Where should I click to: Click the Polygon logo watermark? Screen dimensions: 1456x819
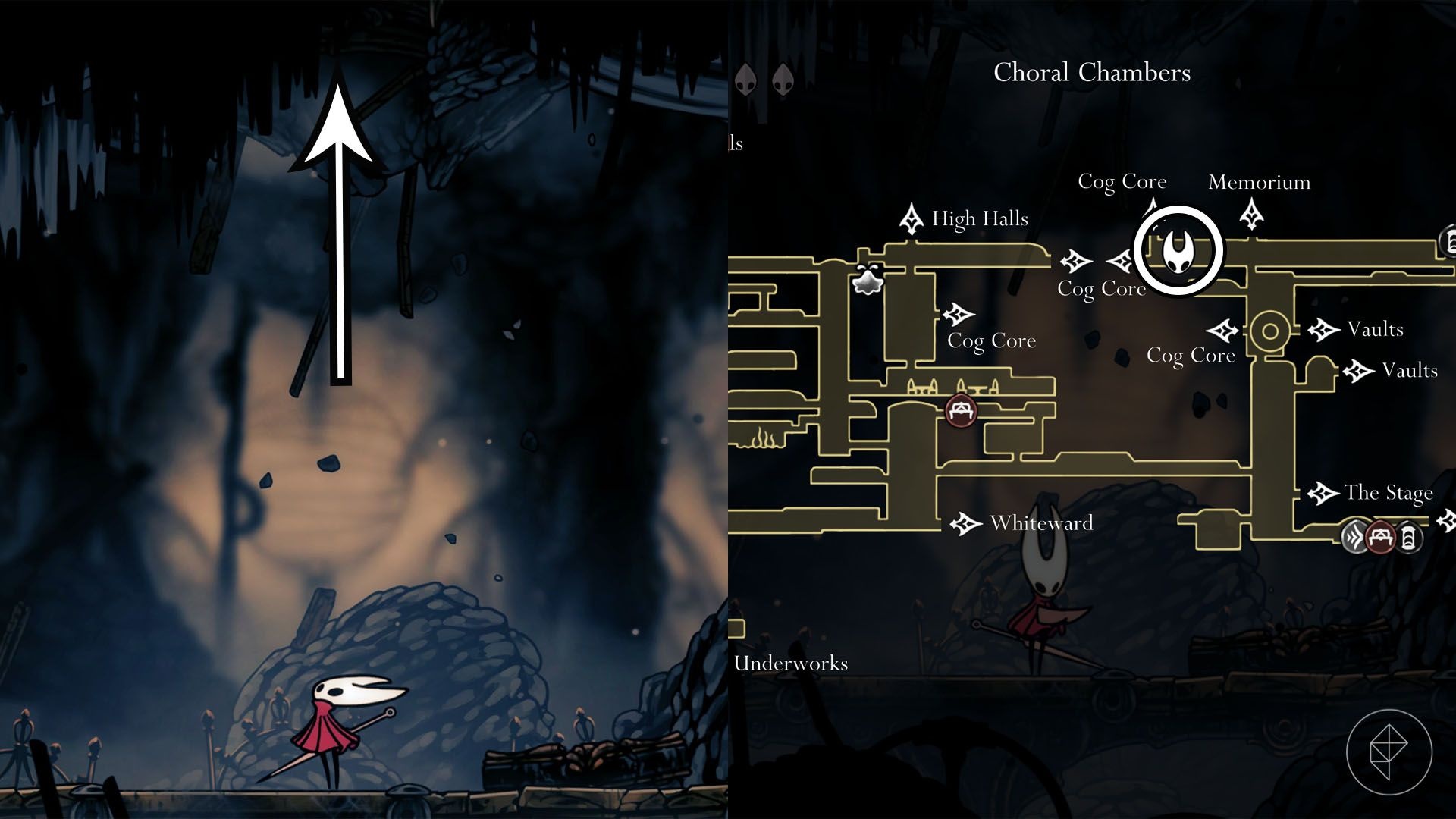[x=1389, y=752]
